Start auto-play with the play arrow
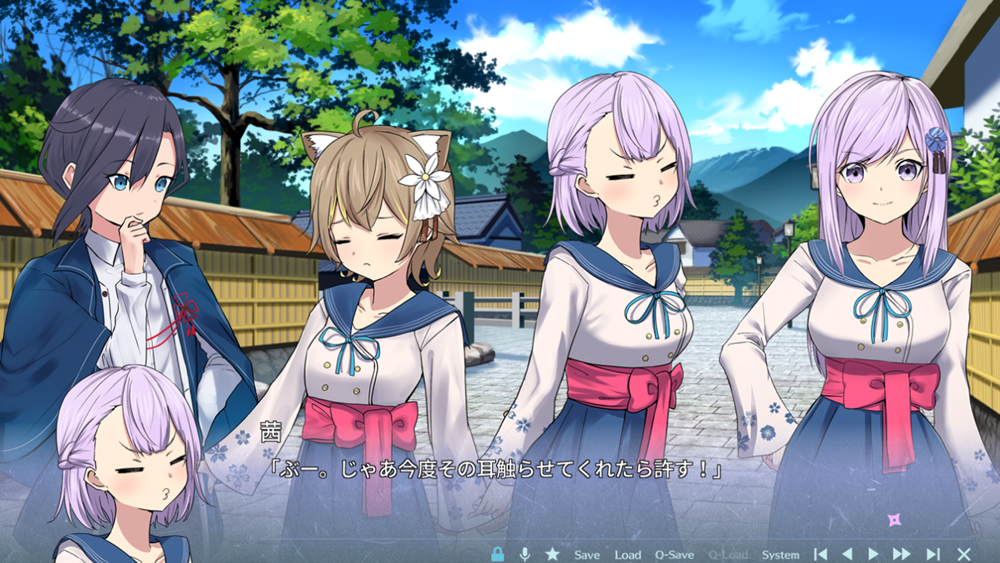The image size is (1000, 563). pyautogui.click(x=873, y=554)
